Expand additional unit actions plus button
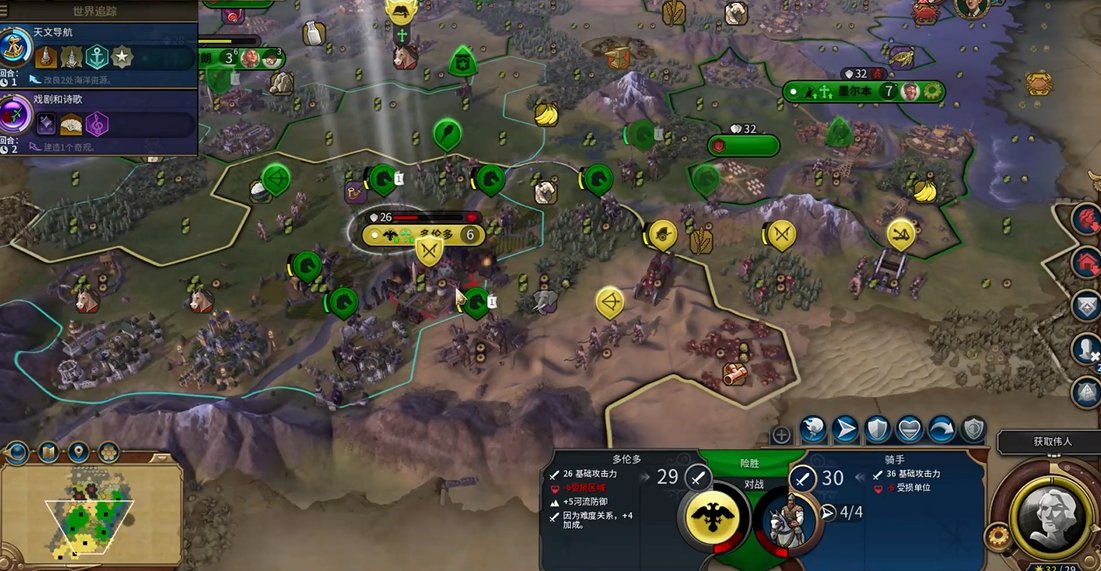 781,435
